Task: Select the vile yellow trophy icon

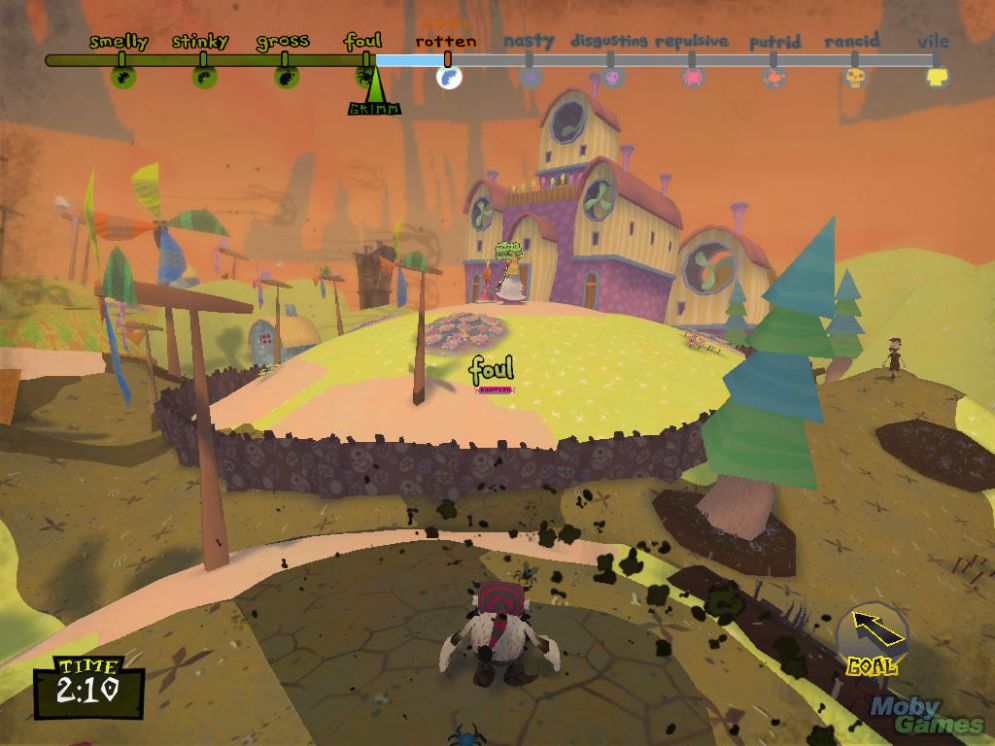Action: 936,76
